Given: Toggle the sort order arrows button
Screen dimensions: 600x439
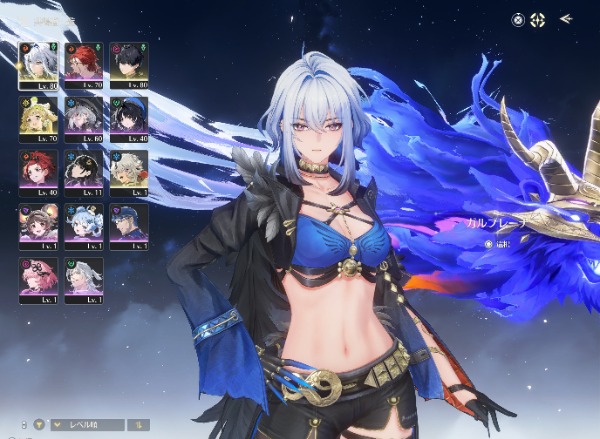Looking at the screenshot, I should [141, 425].
